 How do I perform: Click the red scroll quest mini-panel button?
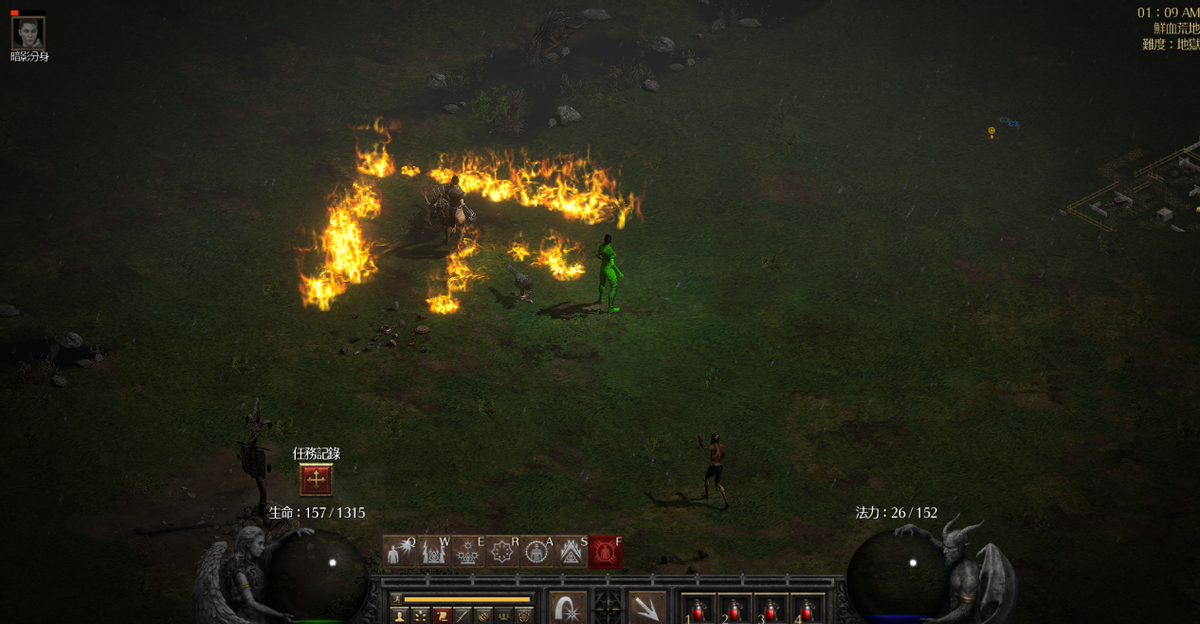tap(441, 615)
